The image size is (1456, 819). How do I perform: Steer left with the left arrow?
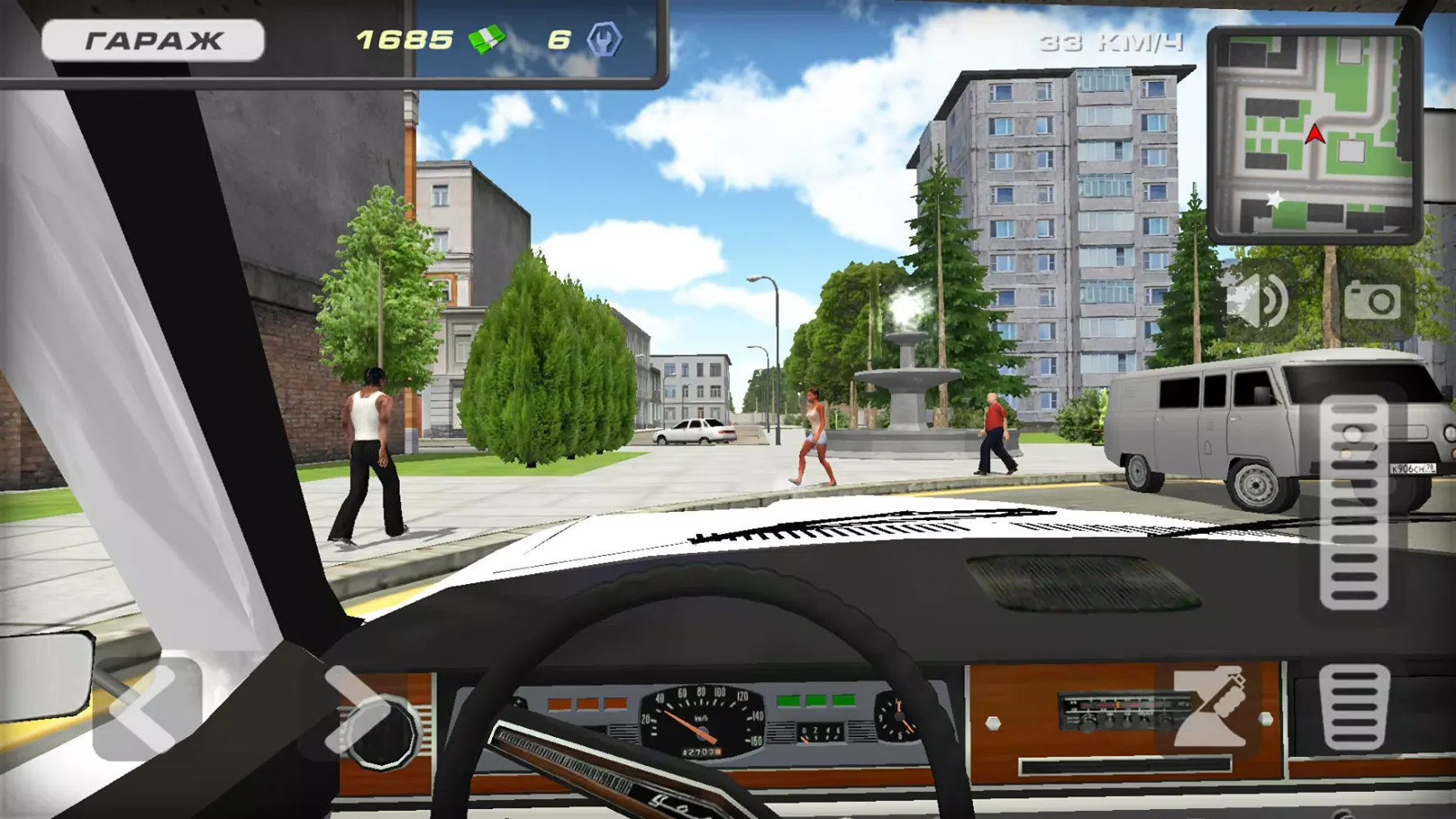coord(147,709)
